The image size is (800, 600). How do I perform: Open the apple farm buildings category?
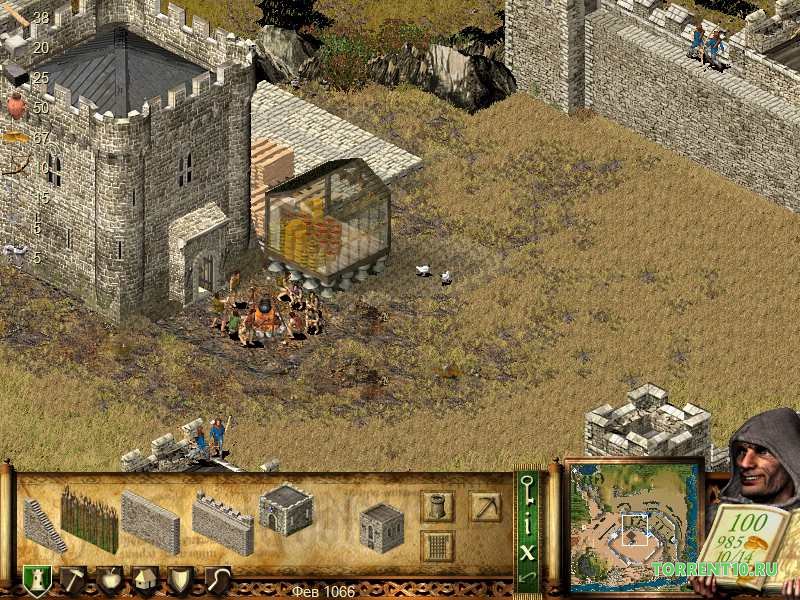[x=110, y=580]
